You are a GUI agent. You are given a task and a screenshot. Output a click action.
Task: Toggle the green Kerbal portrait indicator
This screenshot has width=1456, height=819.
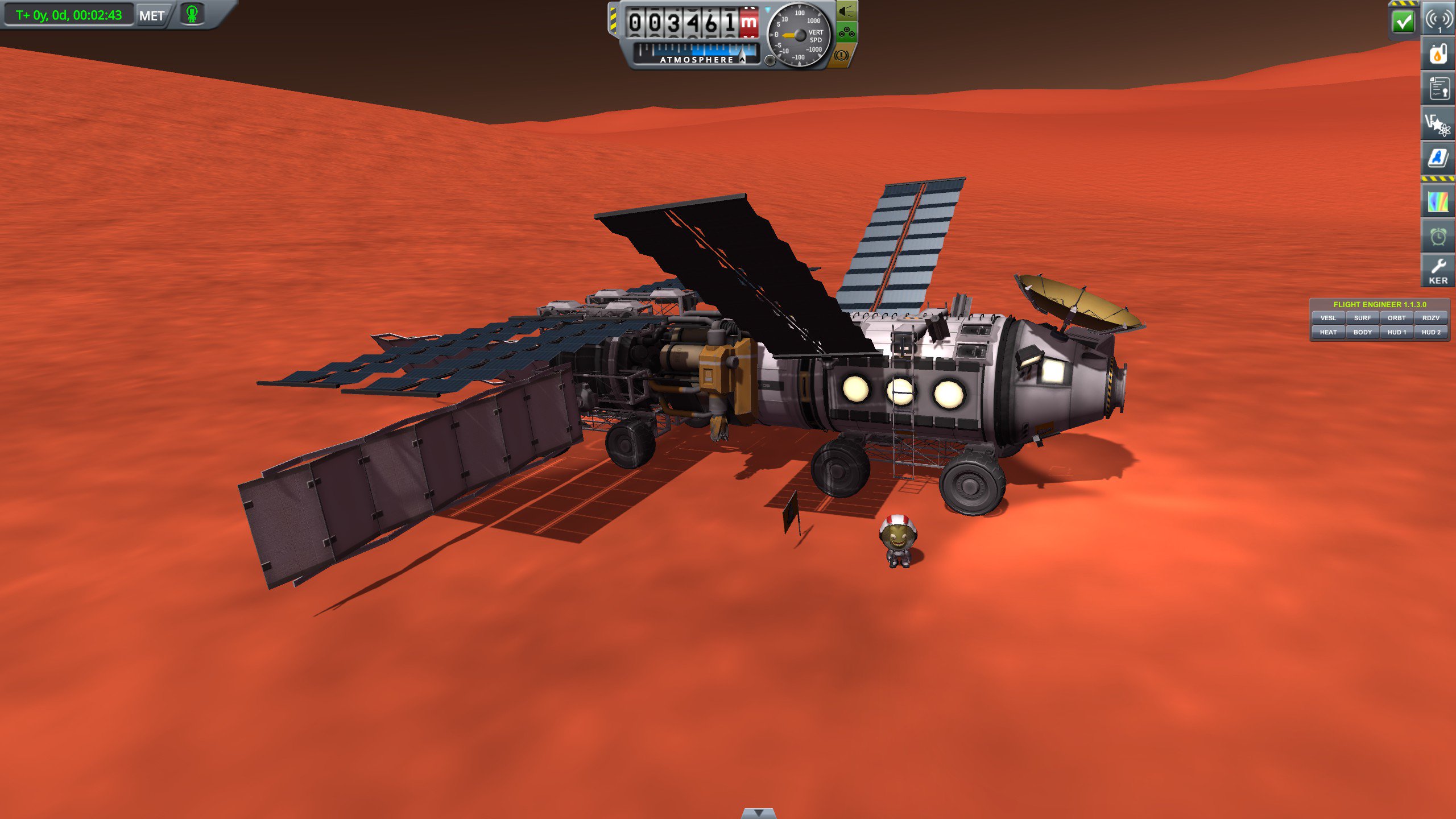tap(192, 15)
